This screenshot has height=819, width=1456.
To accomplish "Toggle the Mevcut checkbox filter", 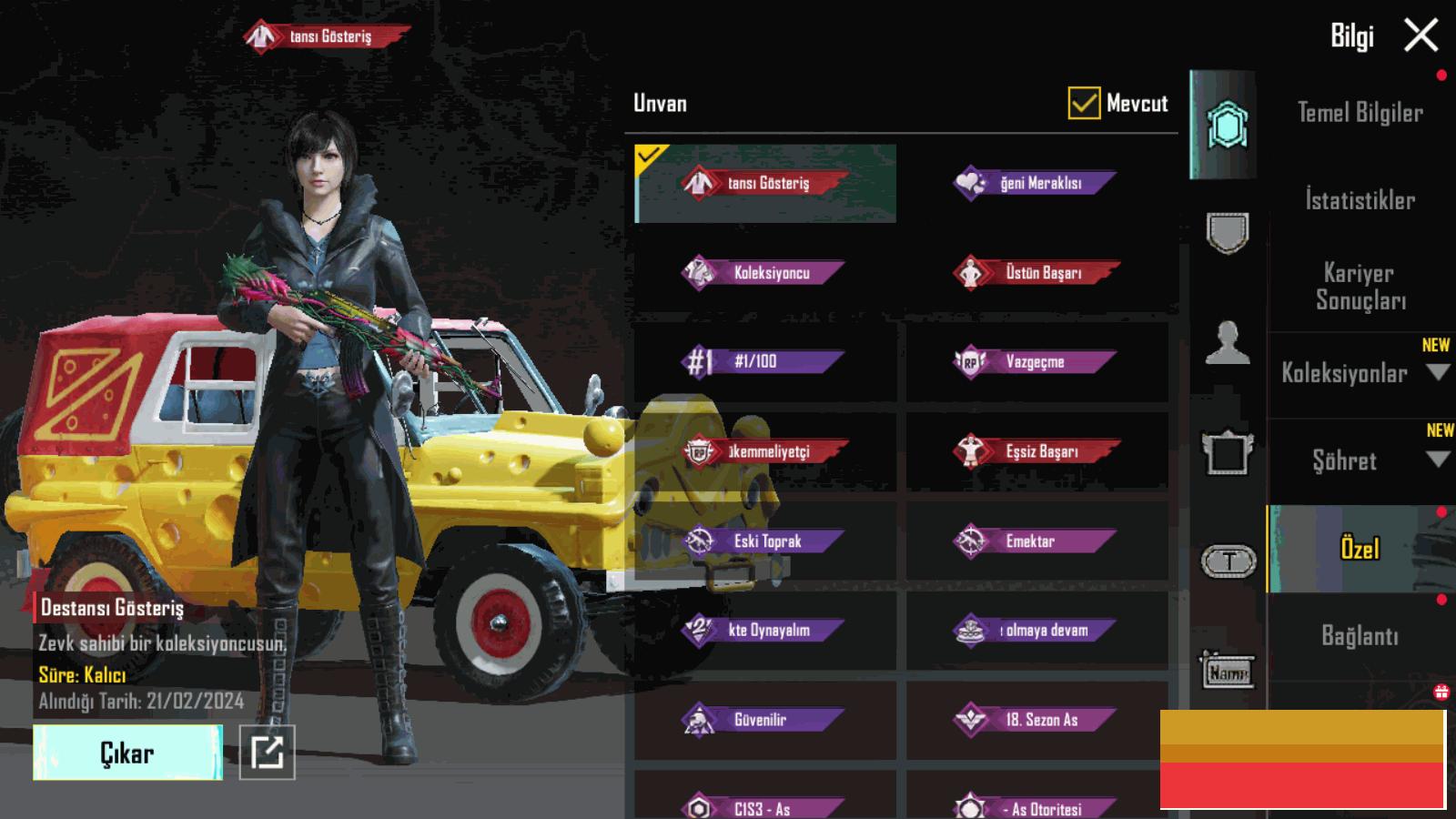I will pyautogui.click(x=1084, y=104).
